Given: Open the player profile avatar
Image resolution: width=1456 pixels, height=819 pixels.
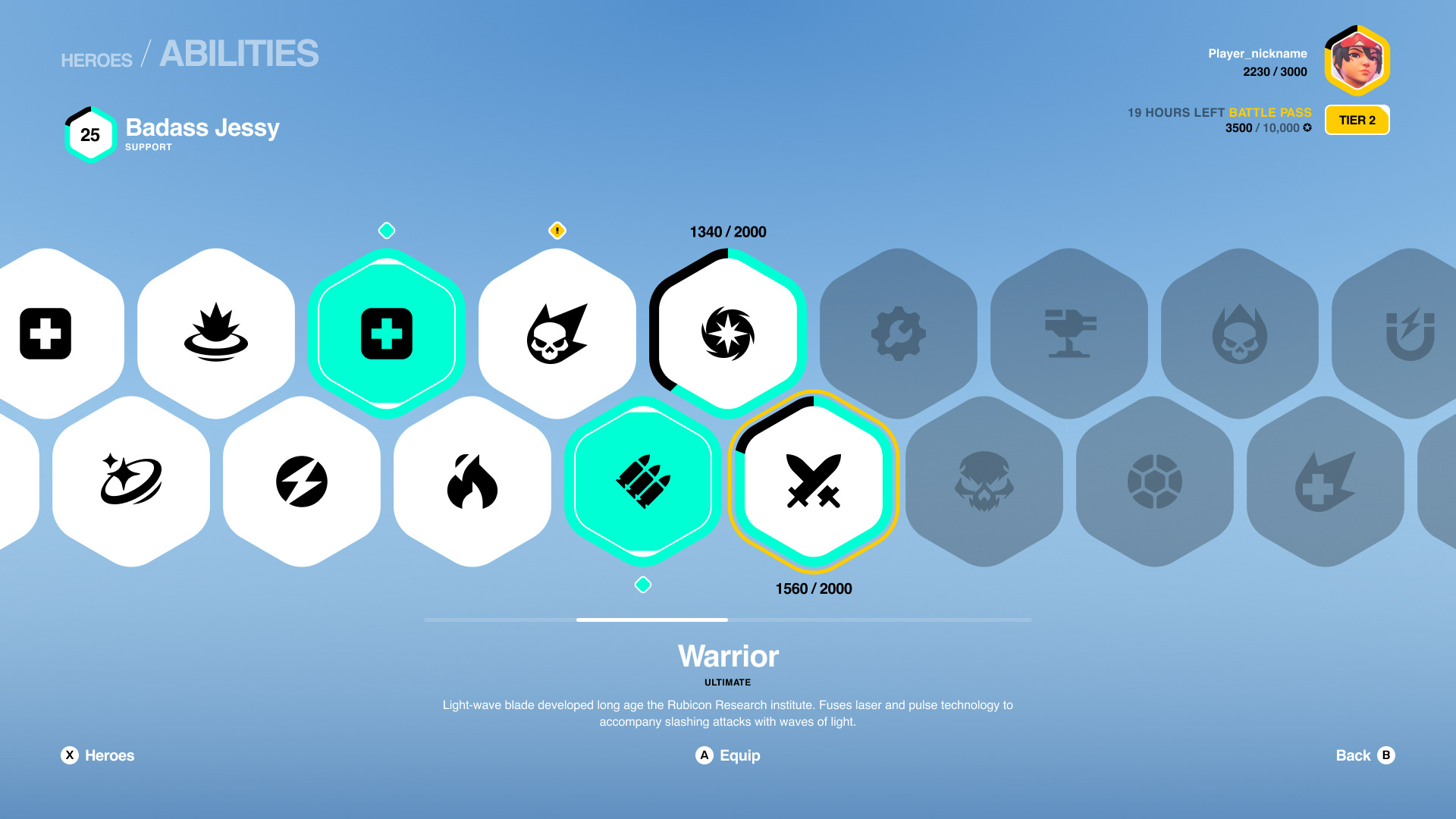Looking at the screenshot, I should click(1357, 61).
